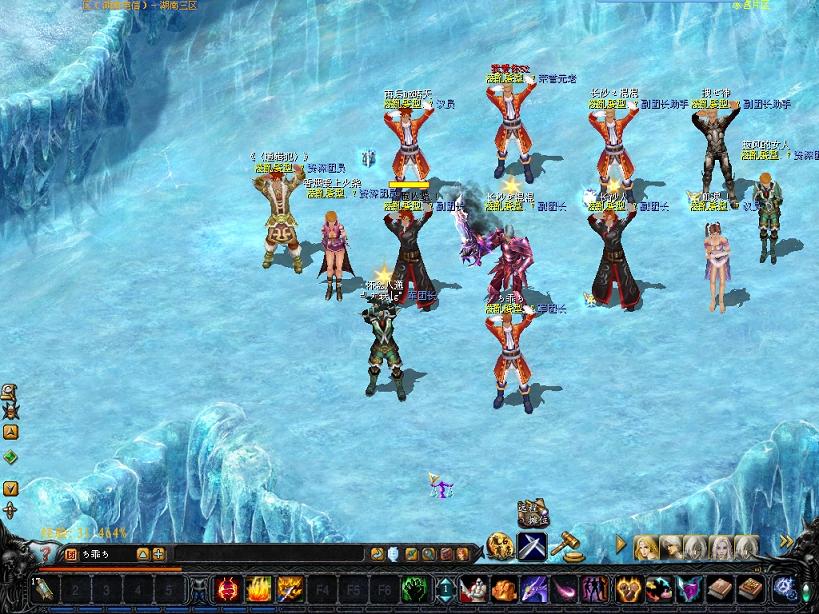This screenshot has width=819, height=614.
Task: Click the flaming heart skill icon
Action: point(627,590)
